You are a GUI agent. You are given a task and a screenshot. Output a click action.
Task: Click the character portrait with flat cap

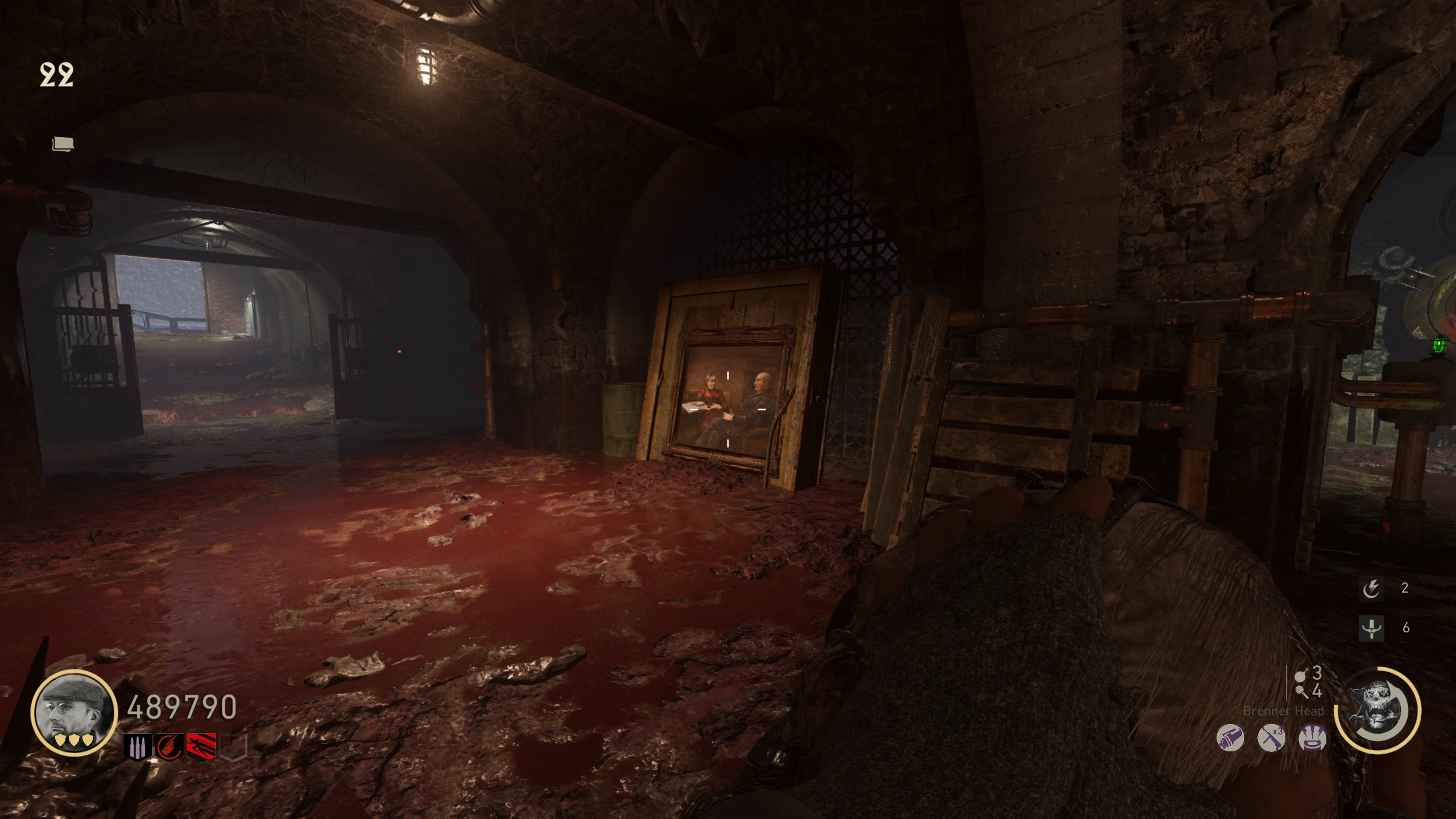(x=74, y=712)
